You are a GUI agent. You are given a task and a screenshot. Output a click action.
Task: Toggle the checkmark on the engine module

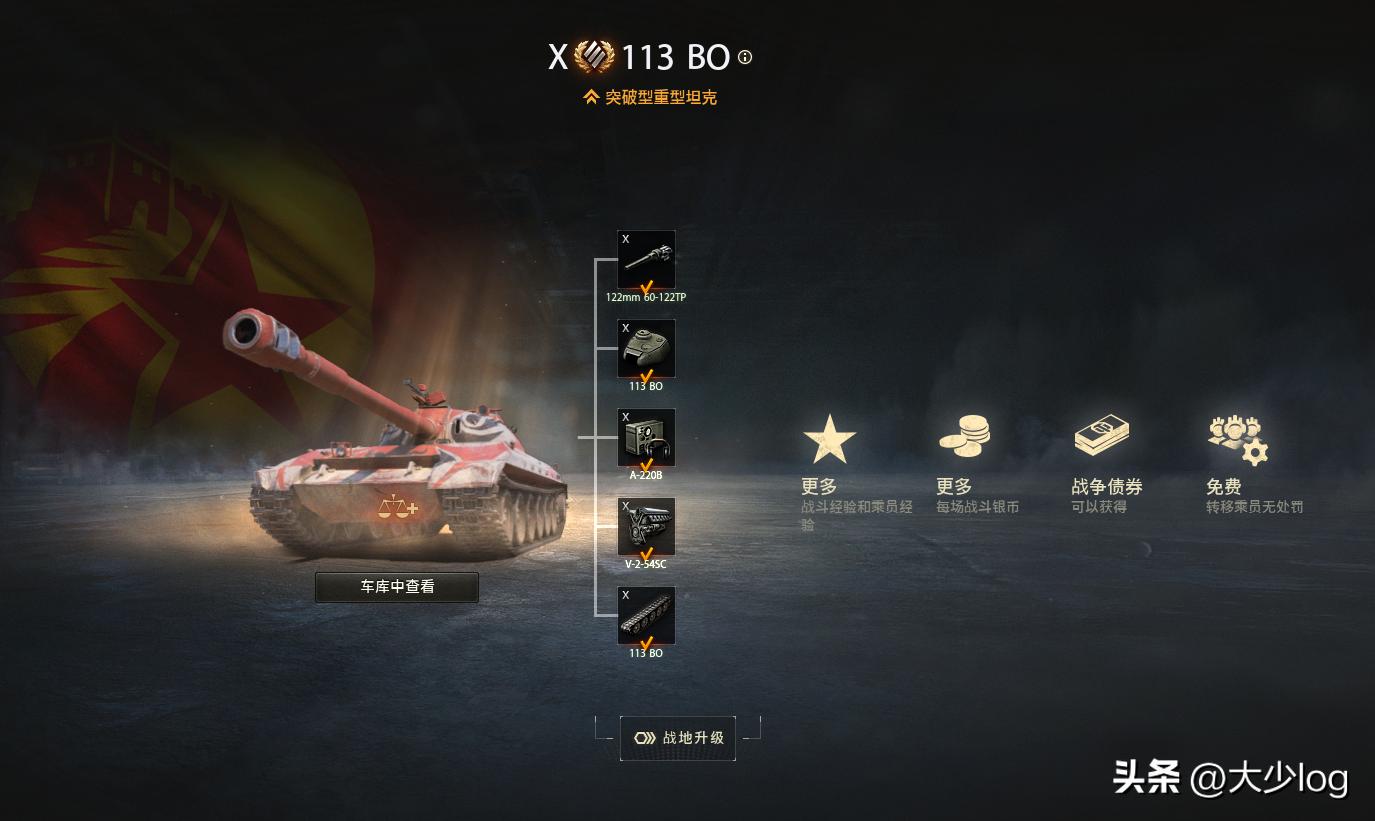[645, 551]
